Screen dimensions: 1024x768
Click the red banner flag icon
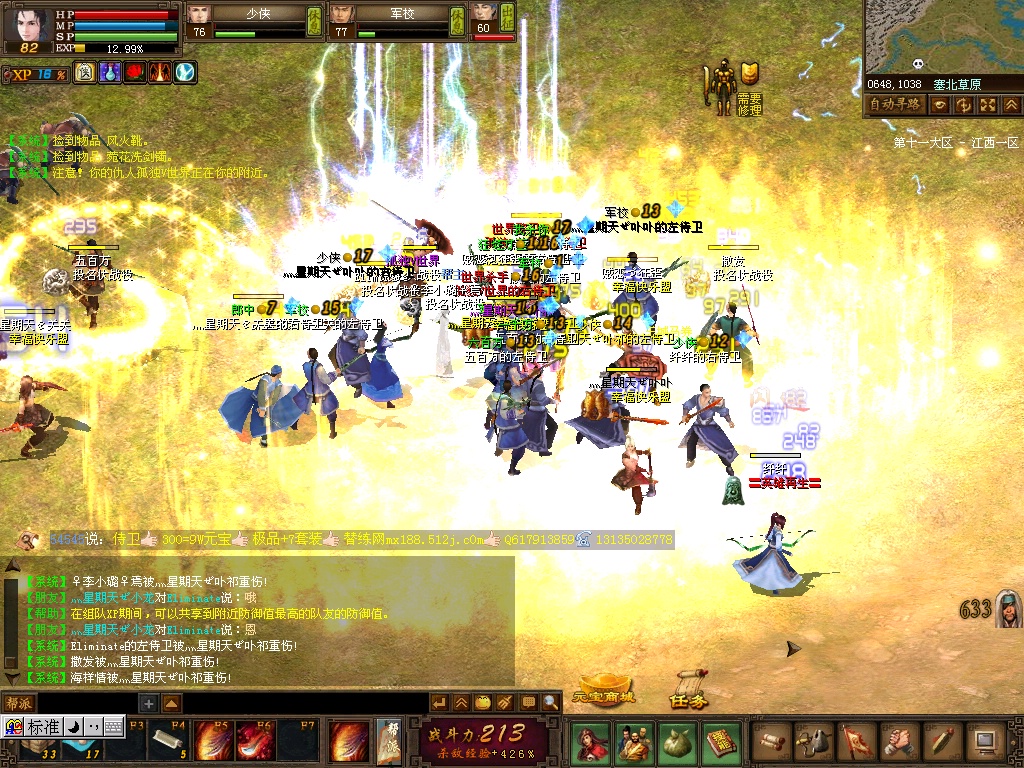point(857,741)
